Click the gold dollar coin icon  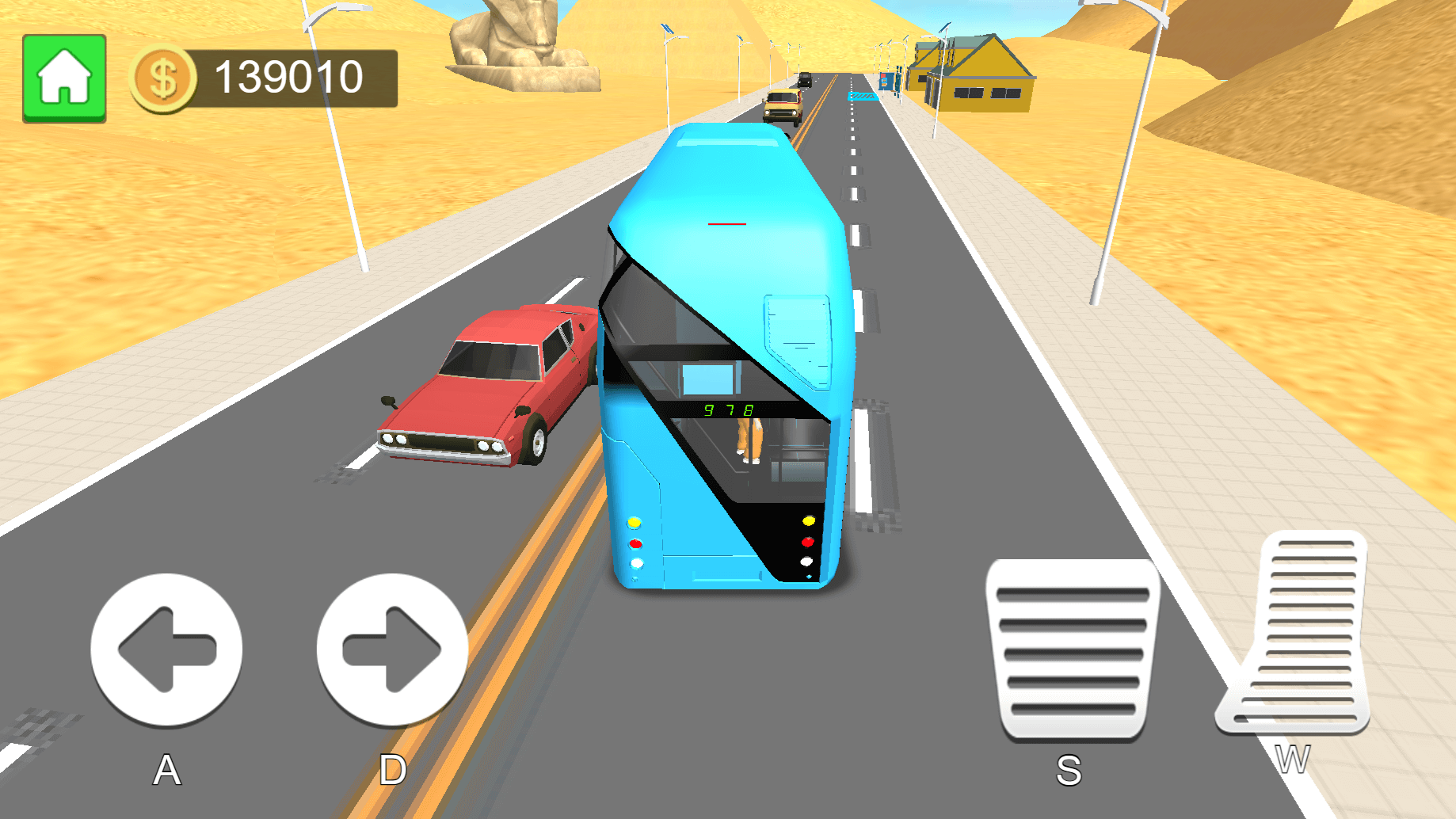(163, 77)
